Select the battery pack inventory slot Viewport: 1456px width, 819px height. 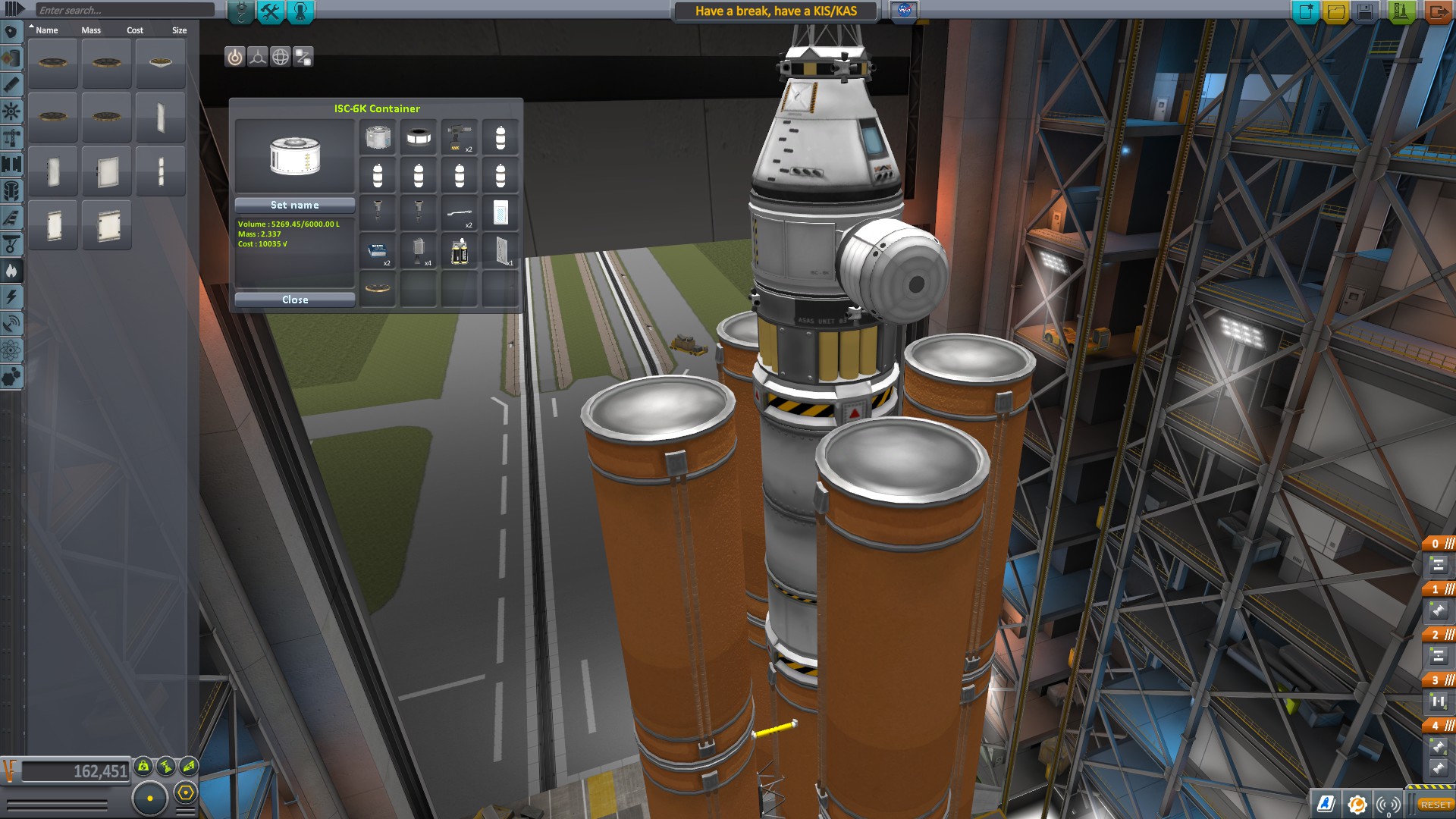pyautogui.click(x=460, y=251)
